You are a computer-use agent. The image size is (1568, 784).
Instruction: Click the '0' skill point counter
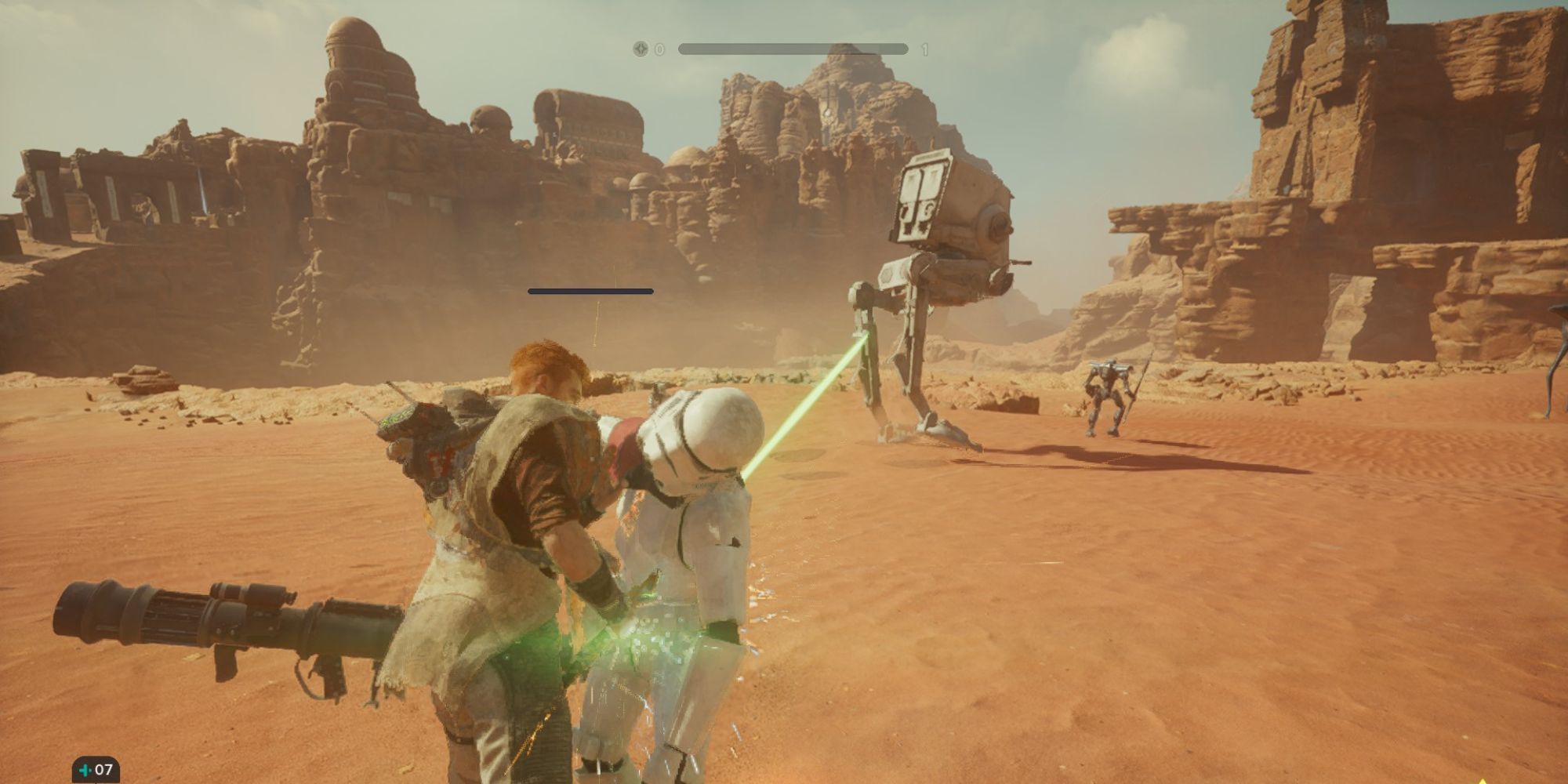661,49
